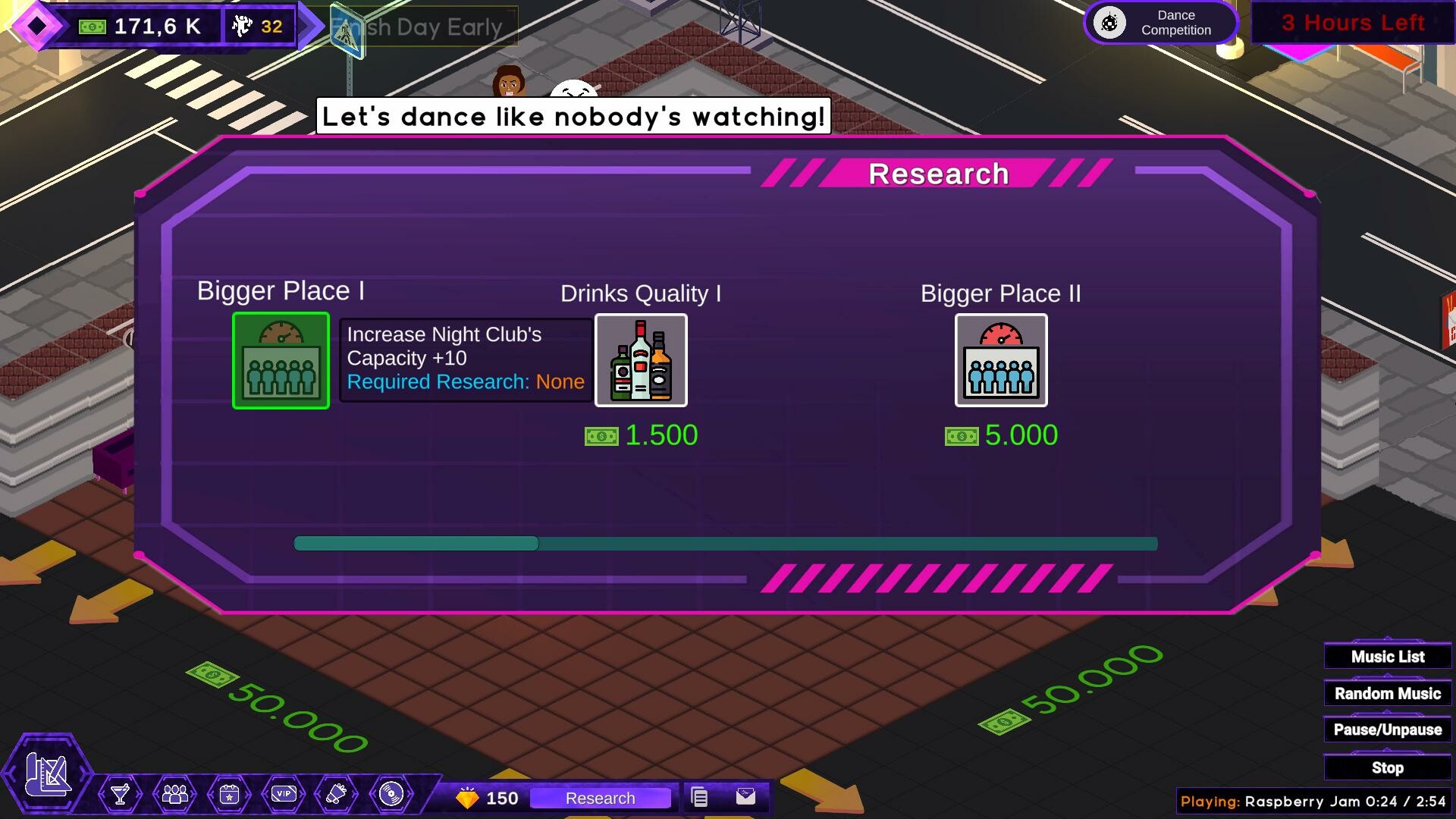The image size is (1456, 819).
Task: Click the Dance Competition button
Action: pyautogui.click(x=1160, y=22)
